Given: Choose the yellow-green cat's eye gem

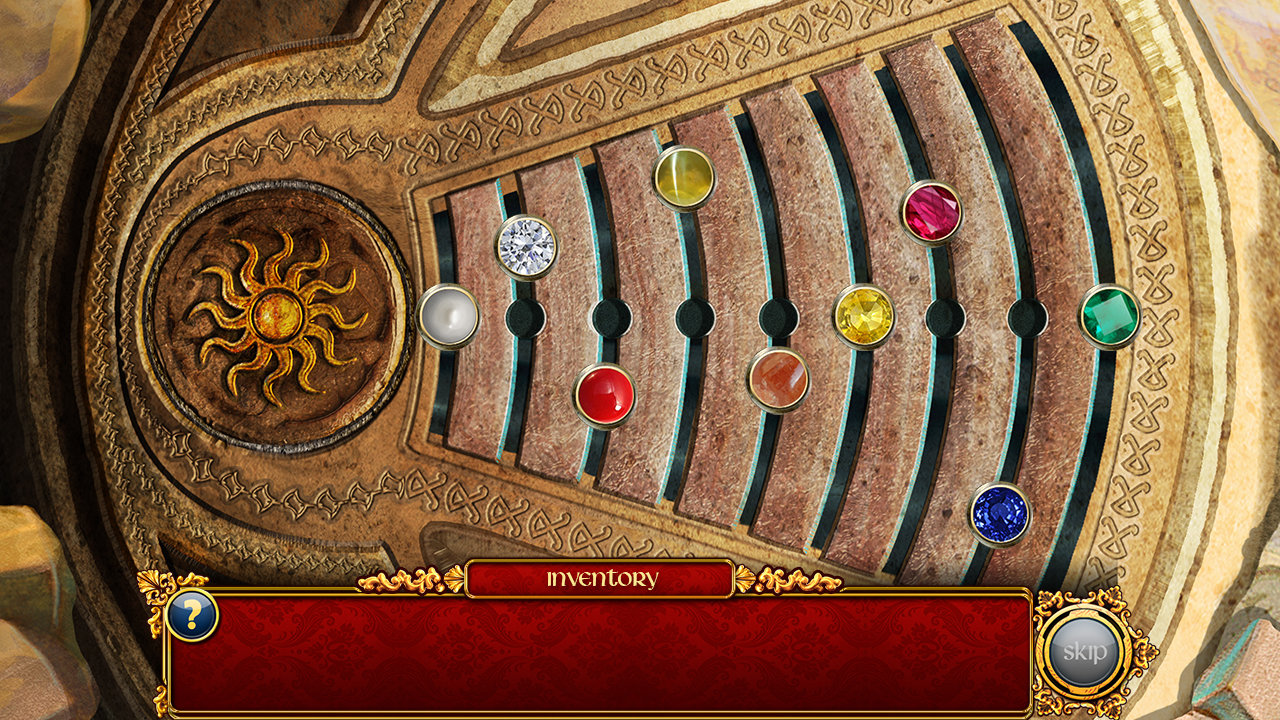Looking at the screenshot, I should point(684,178).
